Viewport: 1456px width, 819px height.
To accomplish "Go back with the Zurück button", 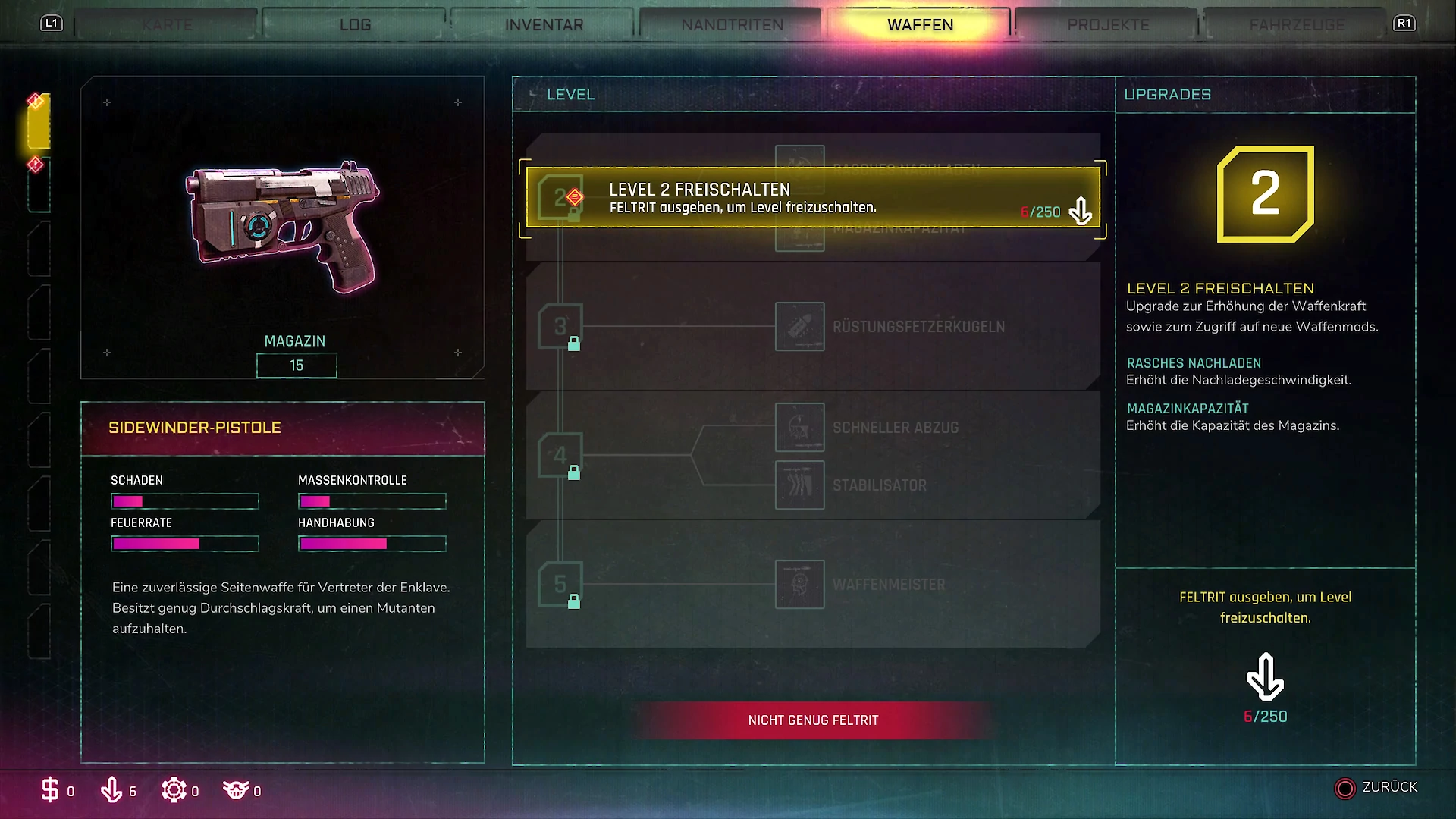I will click(1376, 788).
